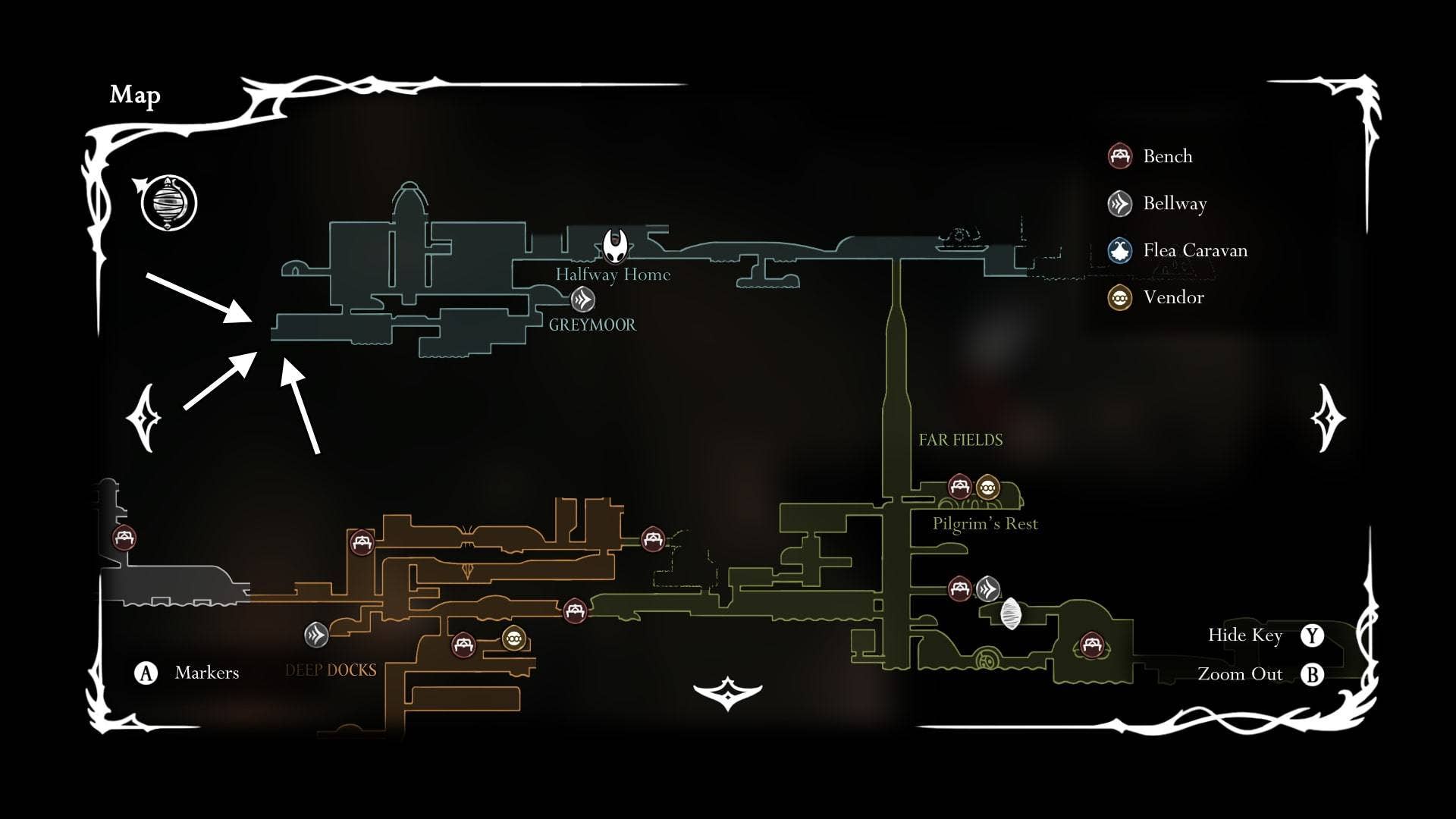
Task: Click the bench marker in the grey far-left area
Action: [124, 538]
